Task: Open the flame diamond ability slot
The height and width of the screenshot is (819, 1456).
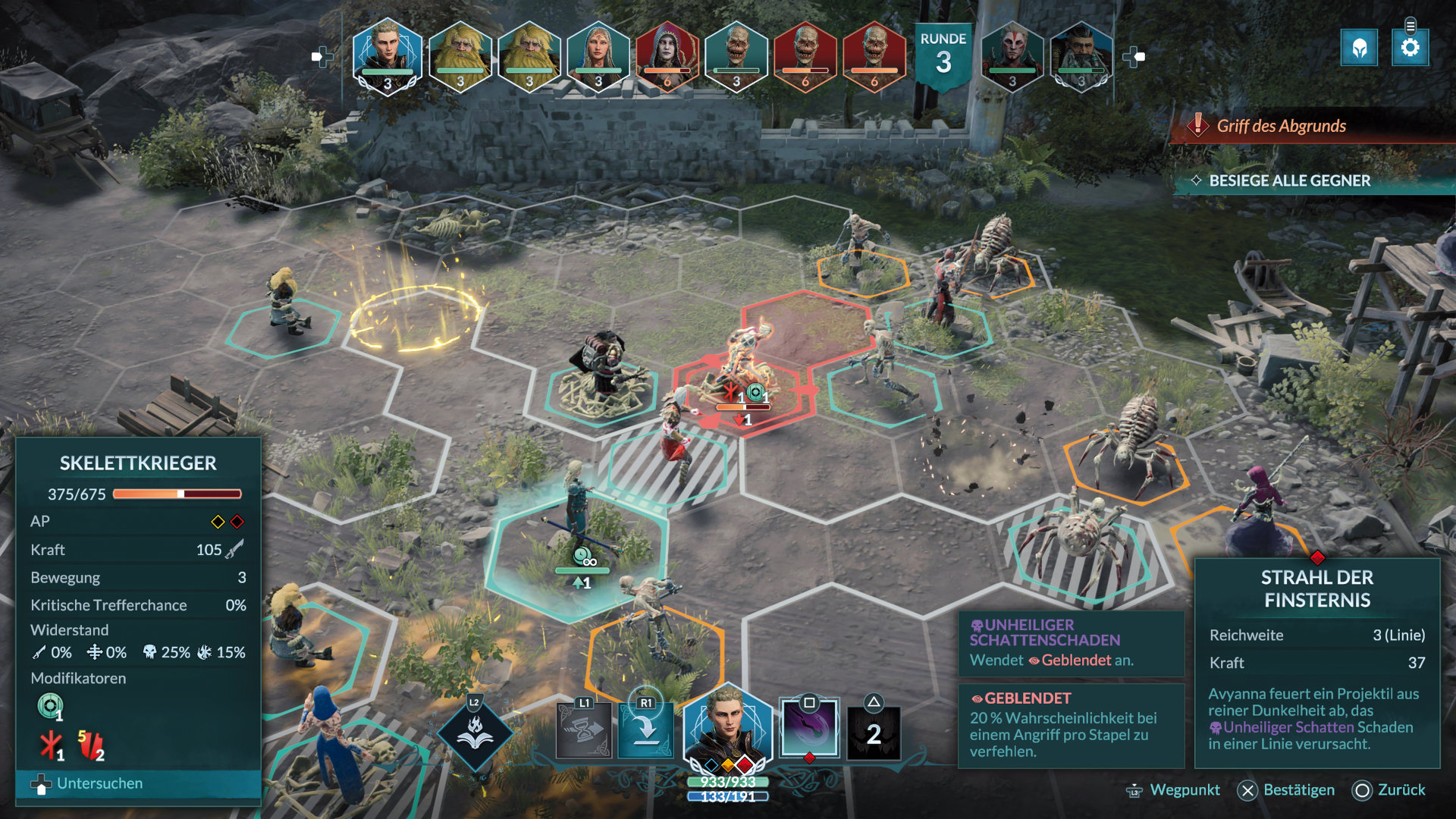Action: pyautogui.click(x=475, y=733)
